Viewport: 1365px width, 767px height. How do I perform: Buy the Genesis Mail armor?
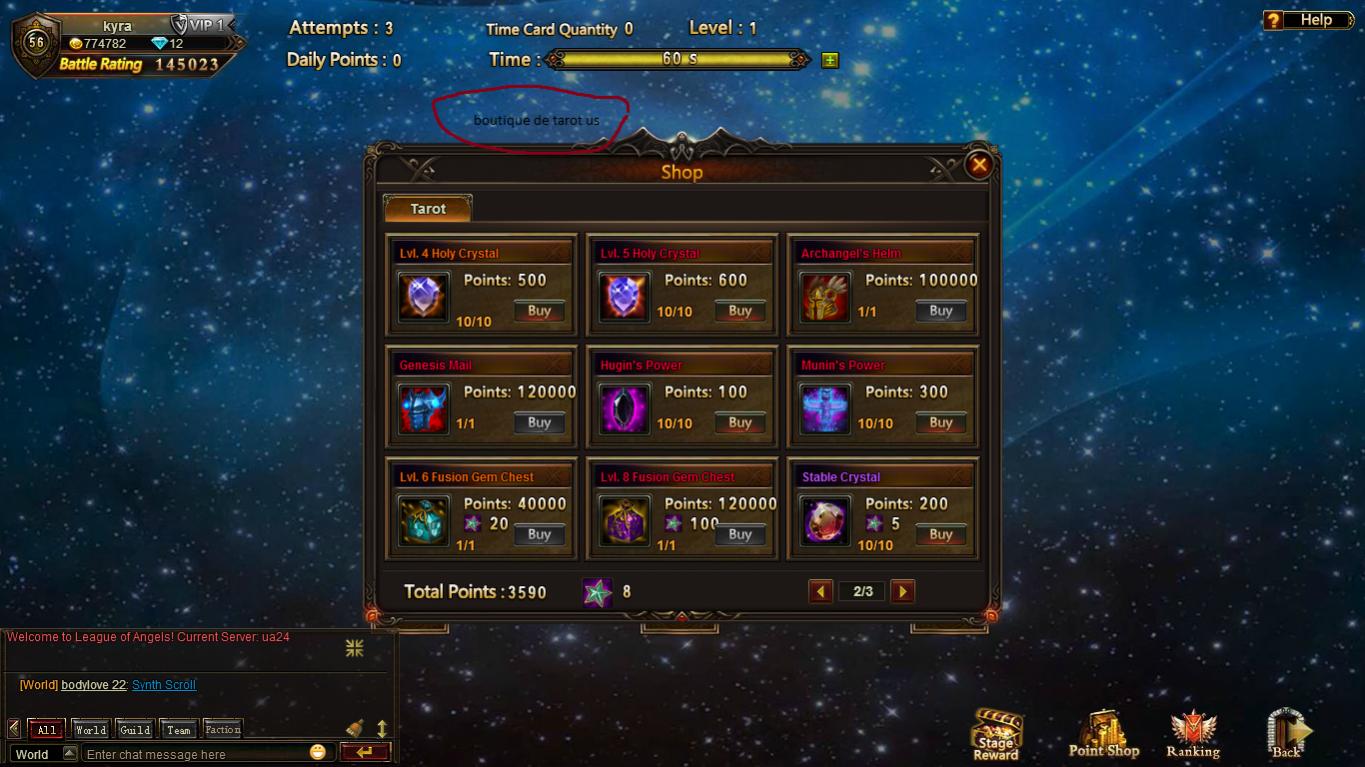539,423
